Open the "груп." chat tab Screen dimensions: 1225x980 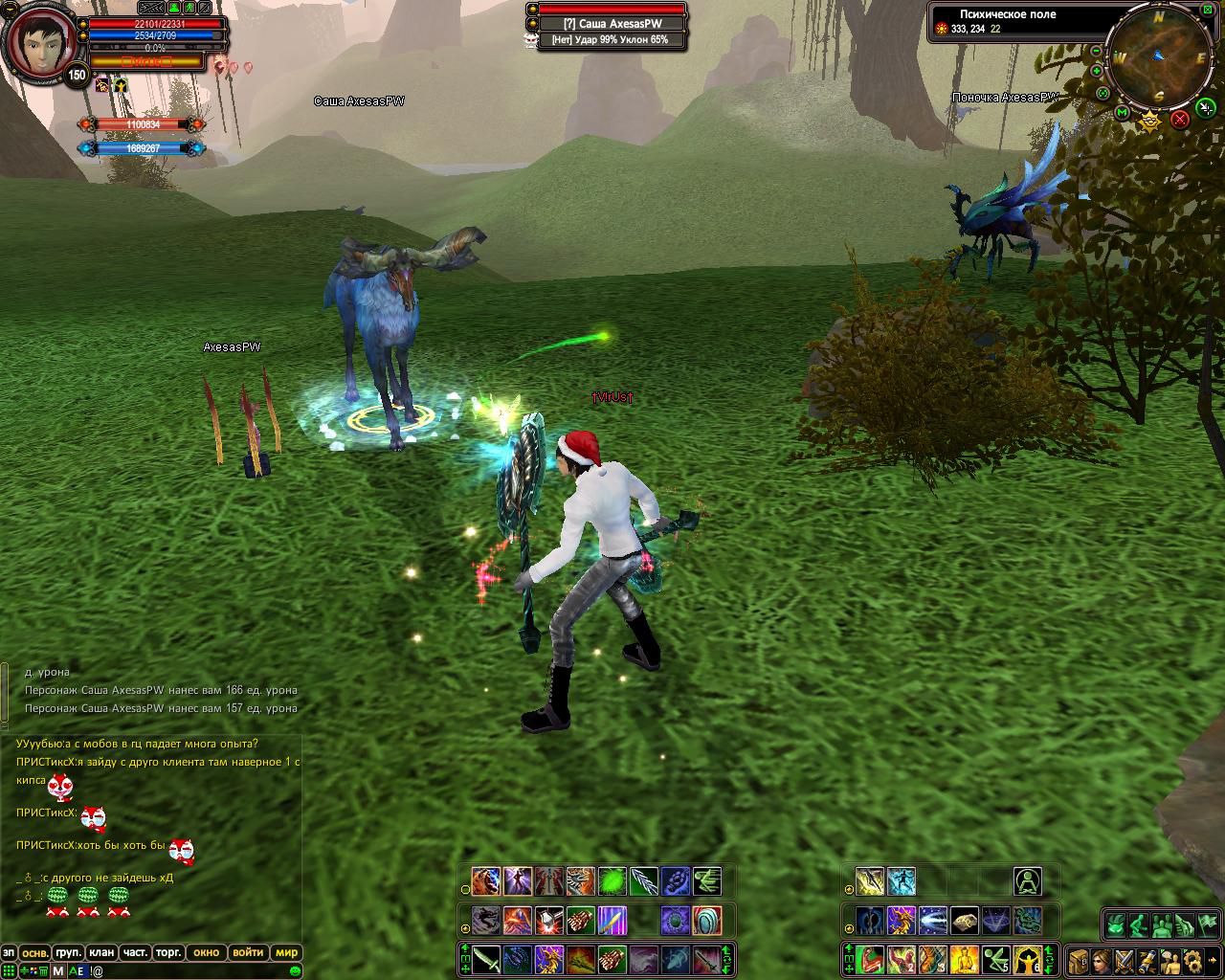(x=68, y=952)
